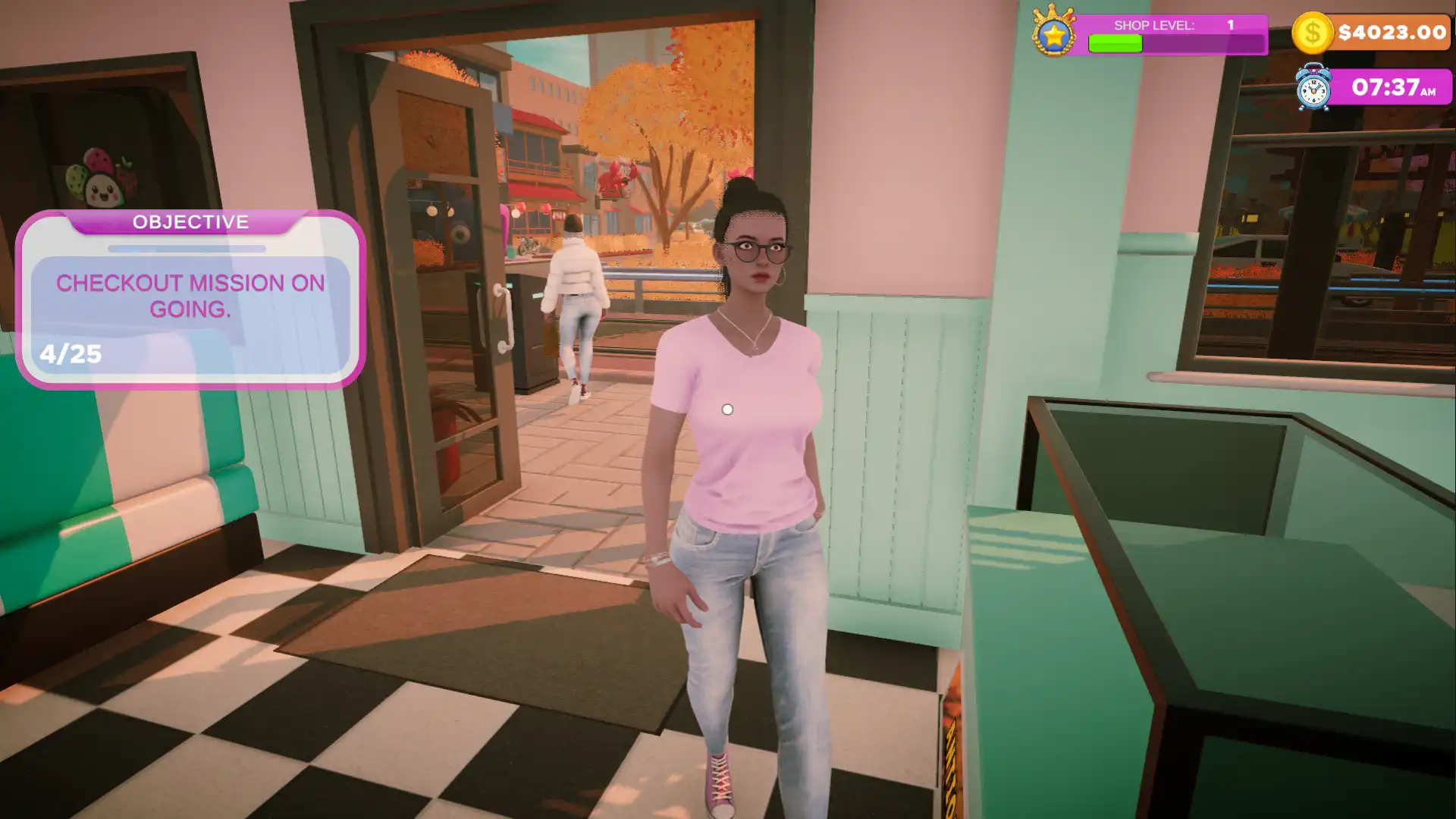Screen dimensions: 1456x819
Task: Select the gold dollar coin icon
Action: coord(1313,33)
